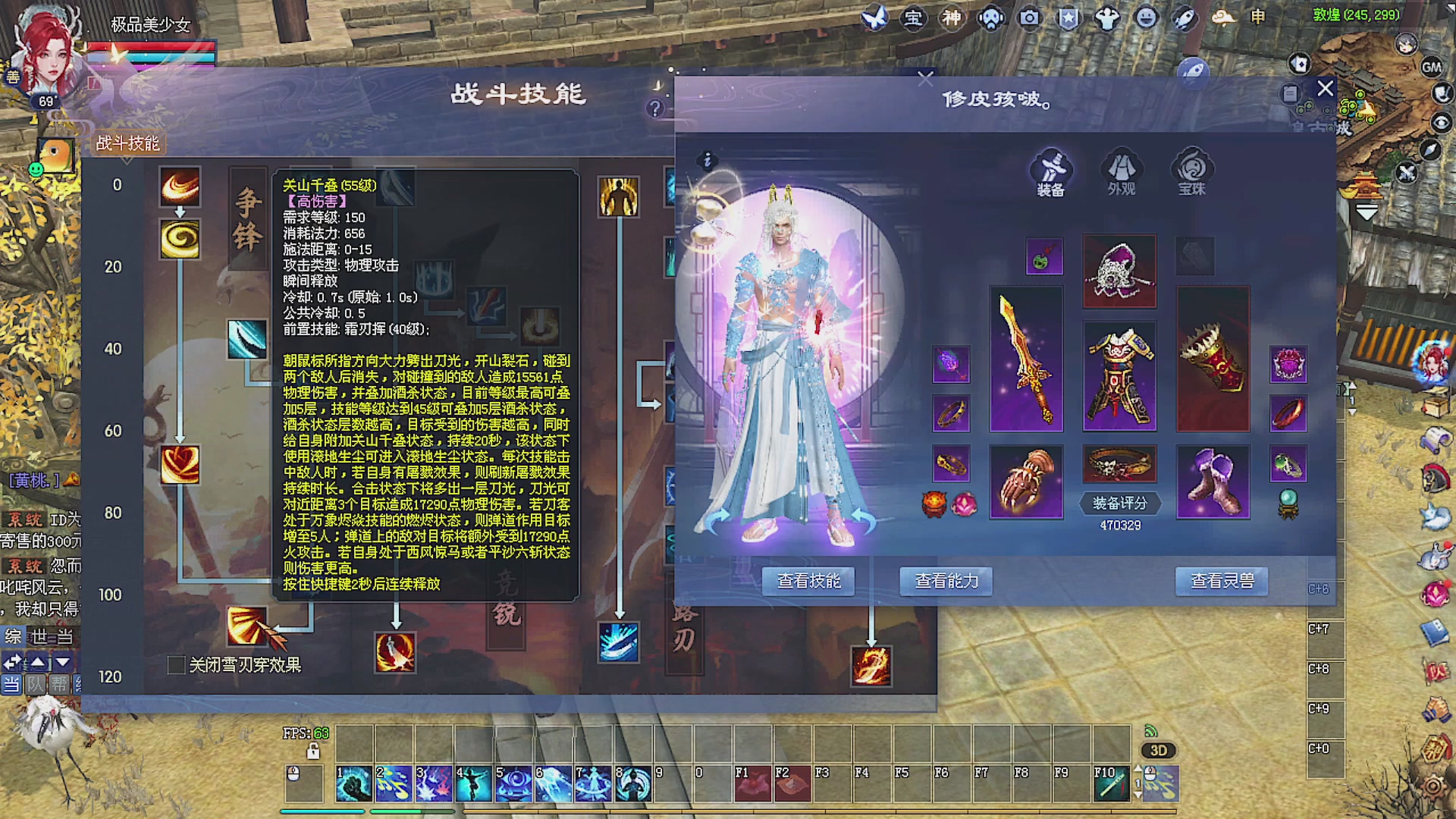Screen dimensions: 1456x819
Task: Open the camera screenshot tool in top toolbar
Action: tap(1028, 17)
